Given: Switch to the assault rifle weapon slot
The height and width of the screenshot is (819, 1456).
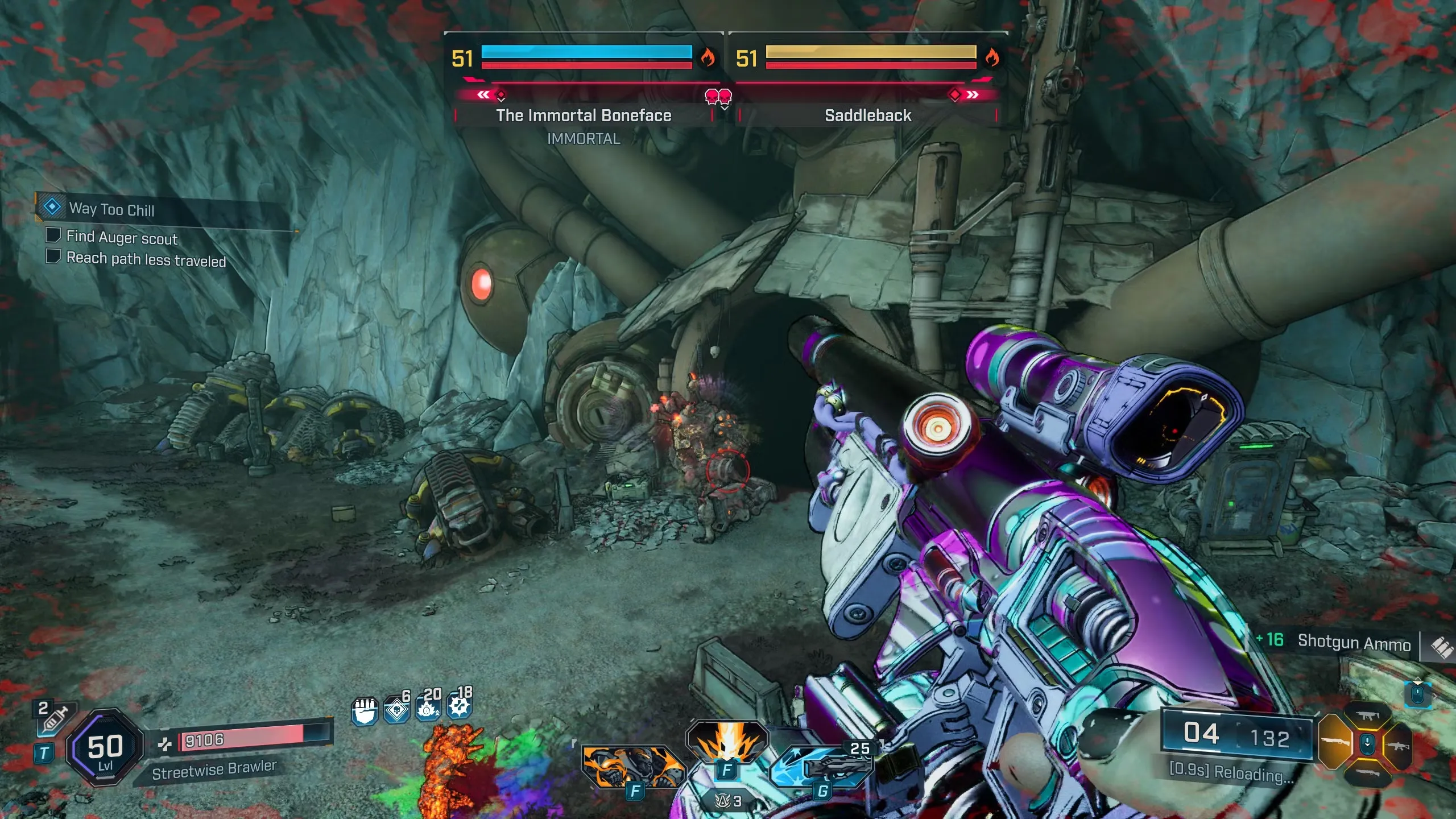Looking at the screenshot, I should point(1399,745).
